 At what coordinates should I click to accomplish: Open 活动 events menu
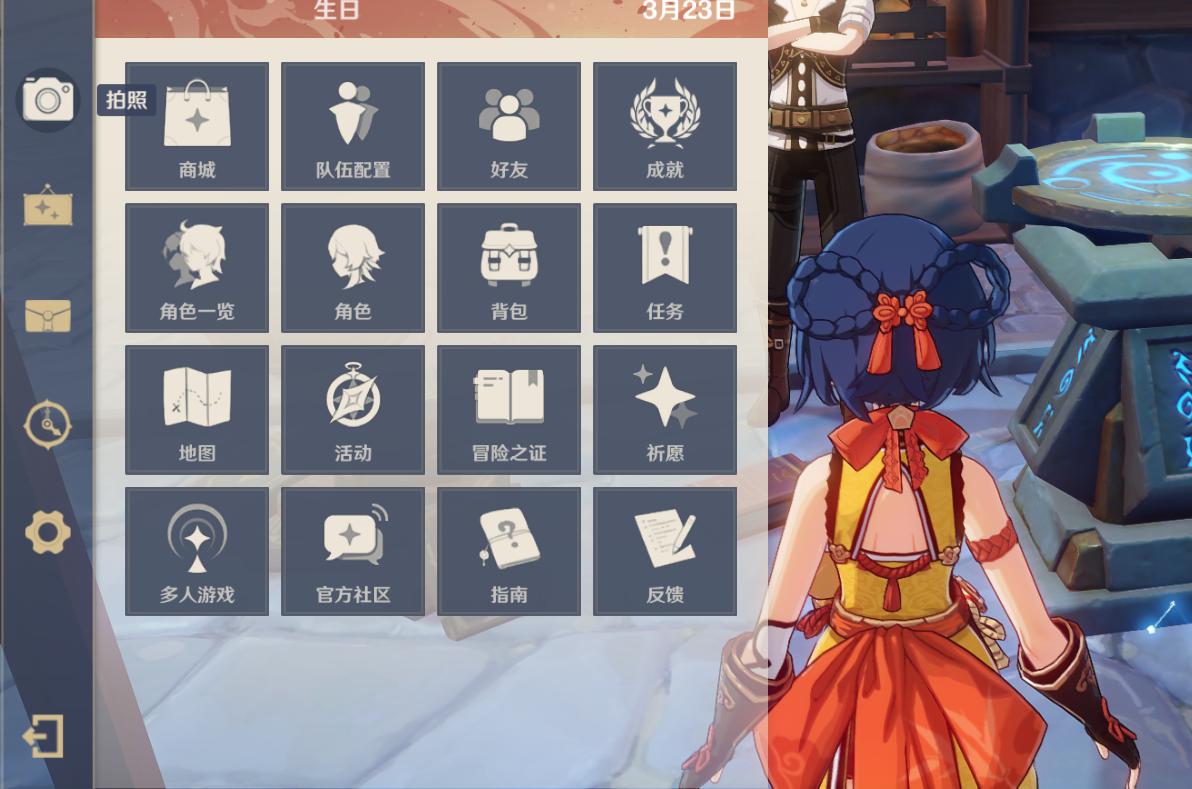click(x=353, y=410)
